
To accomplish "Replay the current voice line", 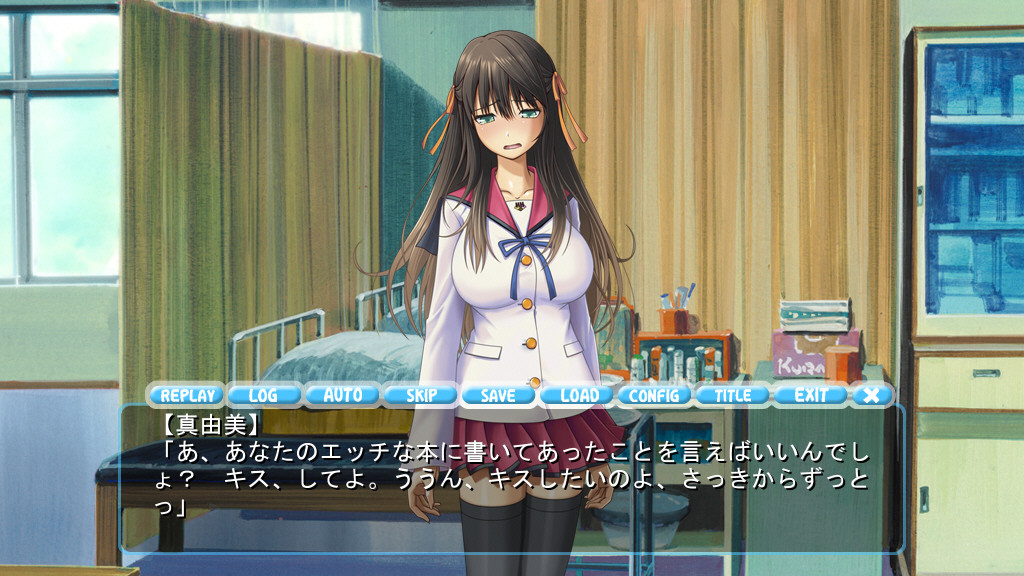I will tap(187, 395).
